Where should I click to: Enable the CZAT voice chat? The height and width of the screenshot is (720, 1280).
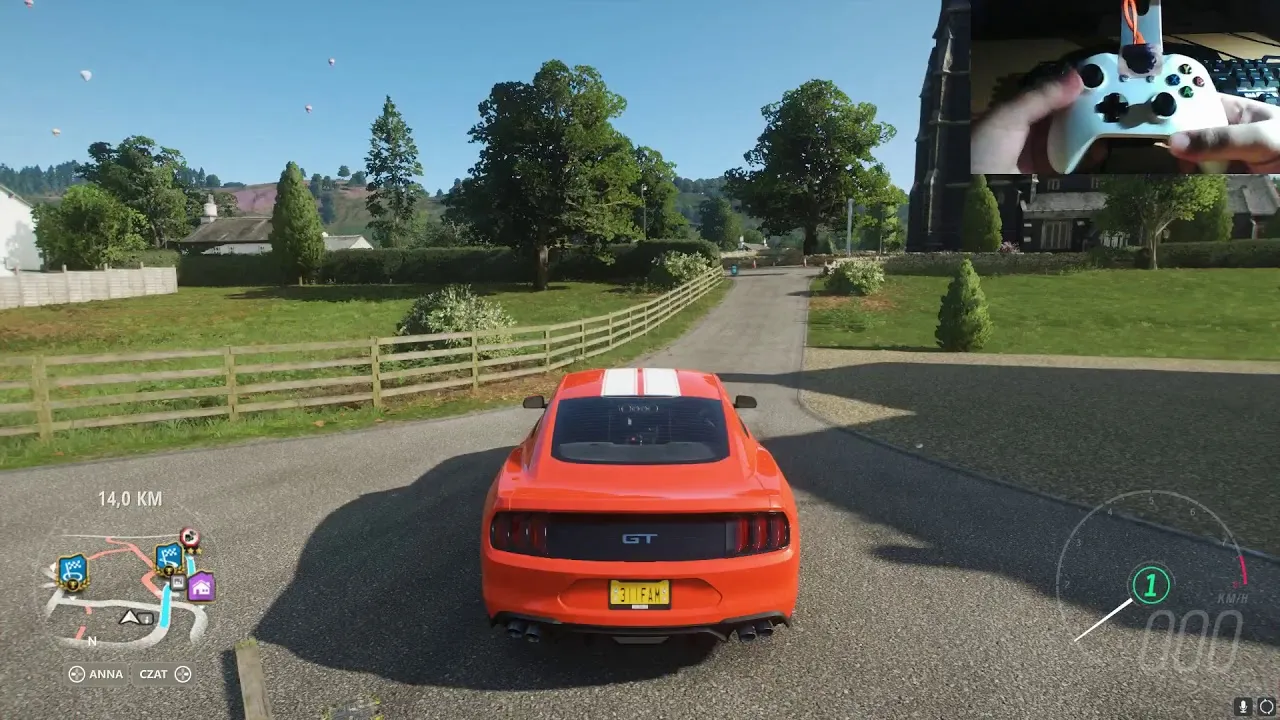[154, 675]
